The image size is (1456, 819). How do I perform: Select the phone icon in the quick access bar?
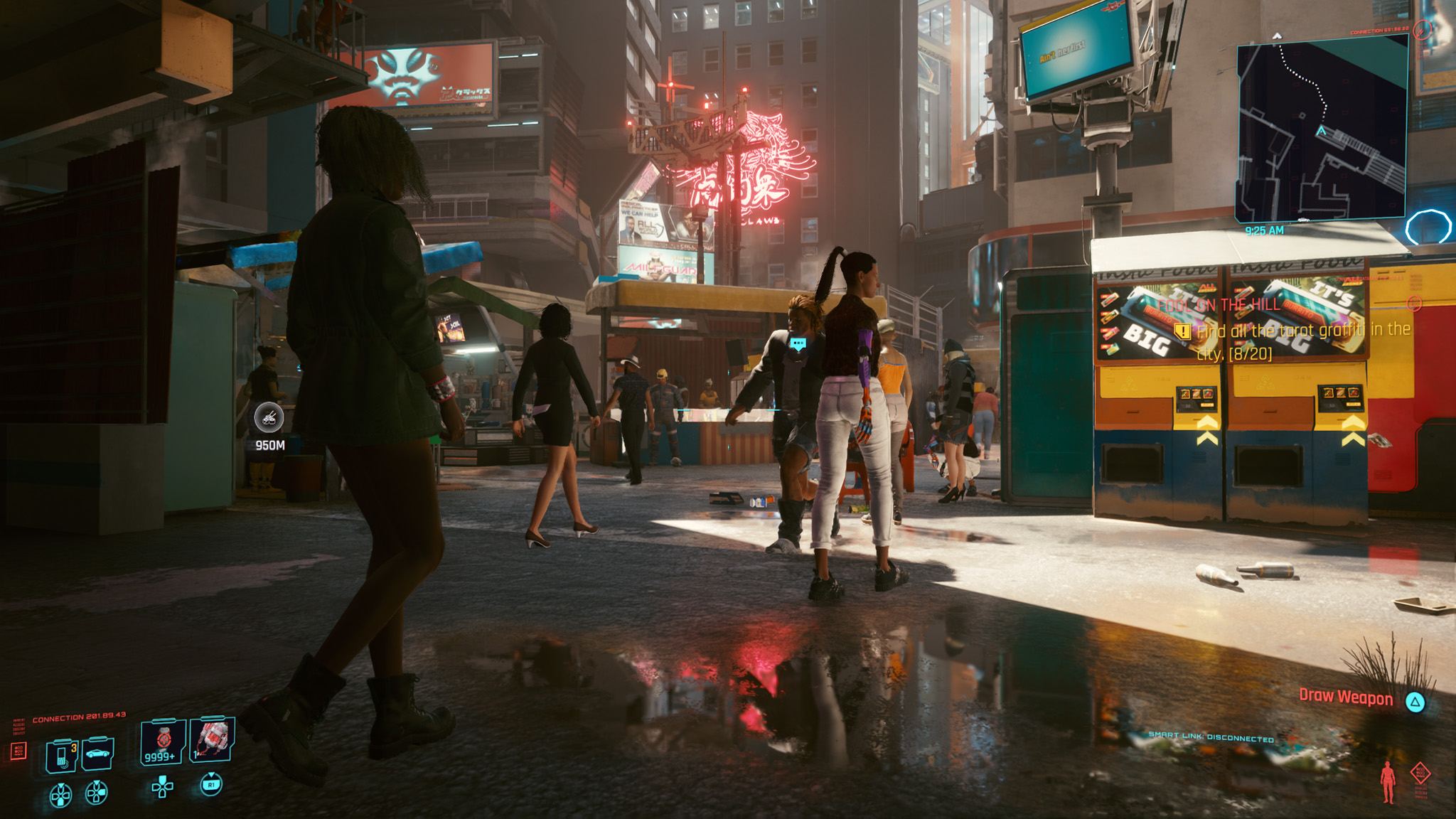pyautogui.click(x=61, y=754)
